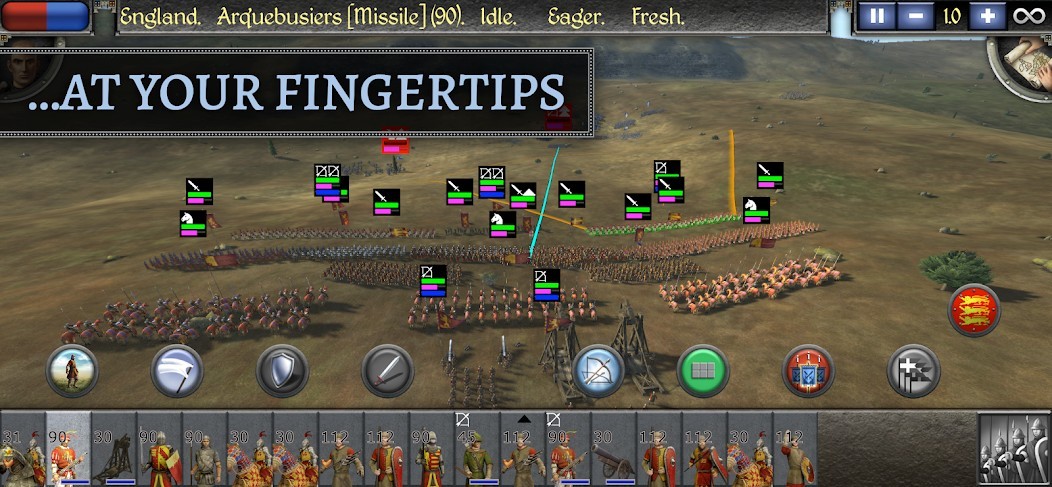Open the group flags button
Image resolution: width=1052 pixels, height=487 pixels.
tap(913, 372)
